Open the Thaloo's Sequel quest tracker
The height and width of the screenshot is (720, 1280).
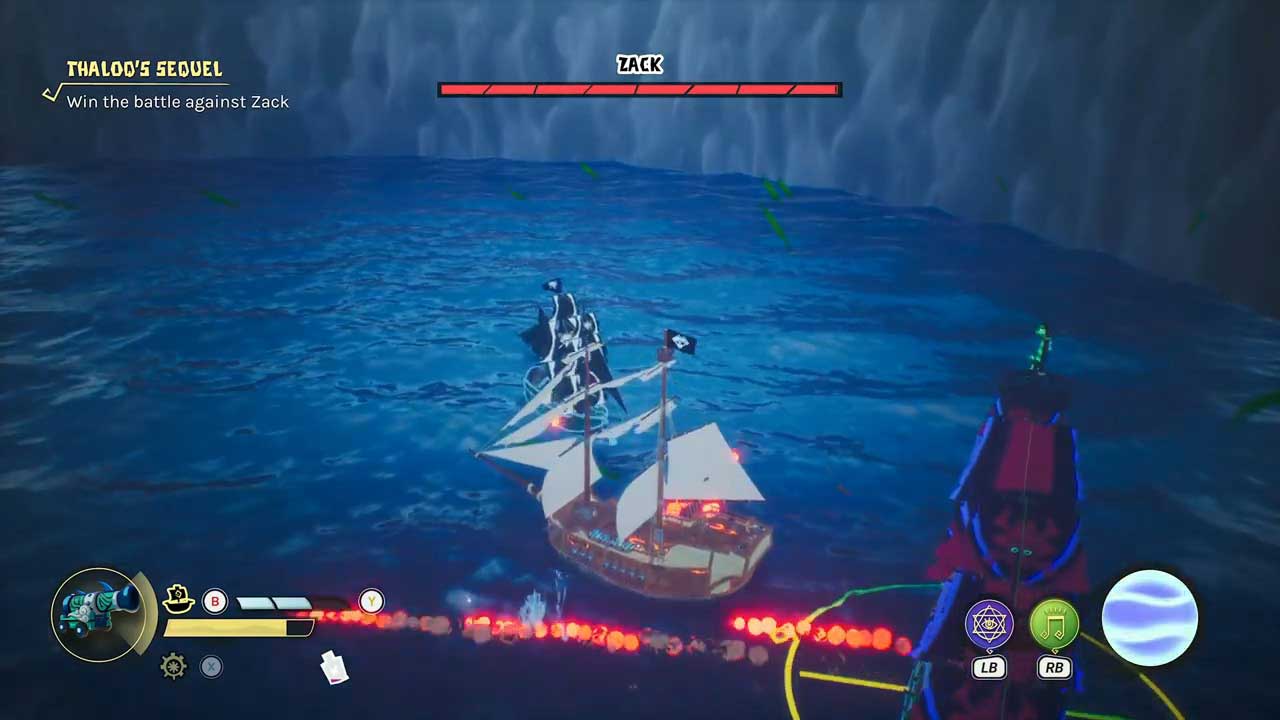pyautogui.click(x=144, y=69)
